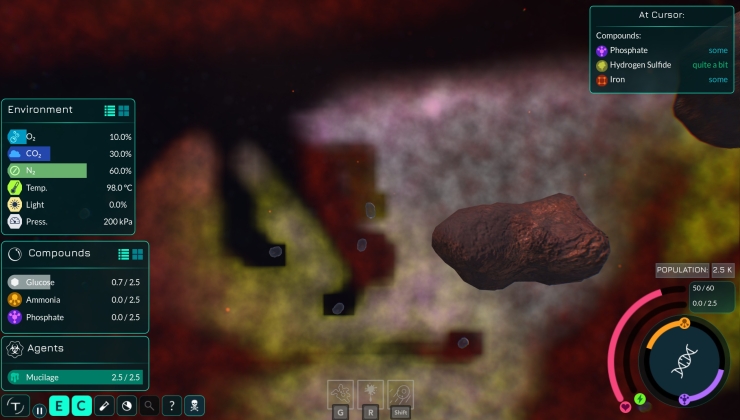Activate the sprint ability icon

point(400,391)
